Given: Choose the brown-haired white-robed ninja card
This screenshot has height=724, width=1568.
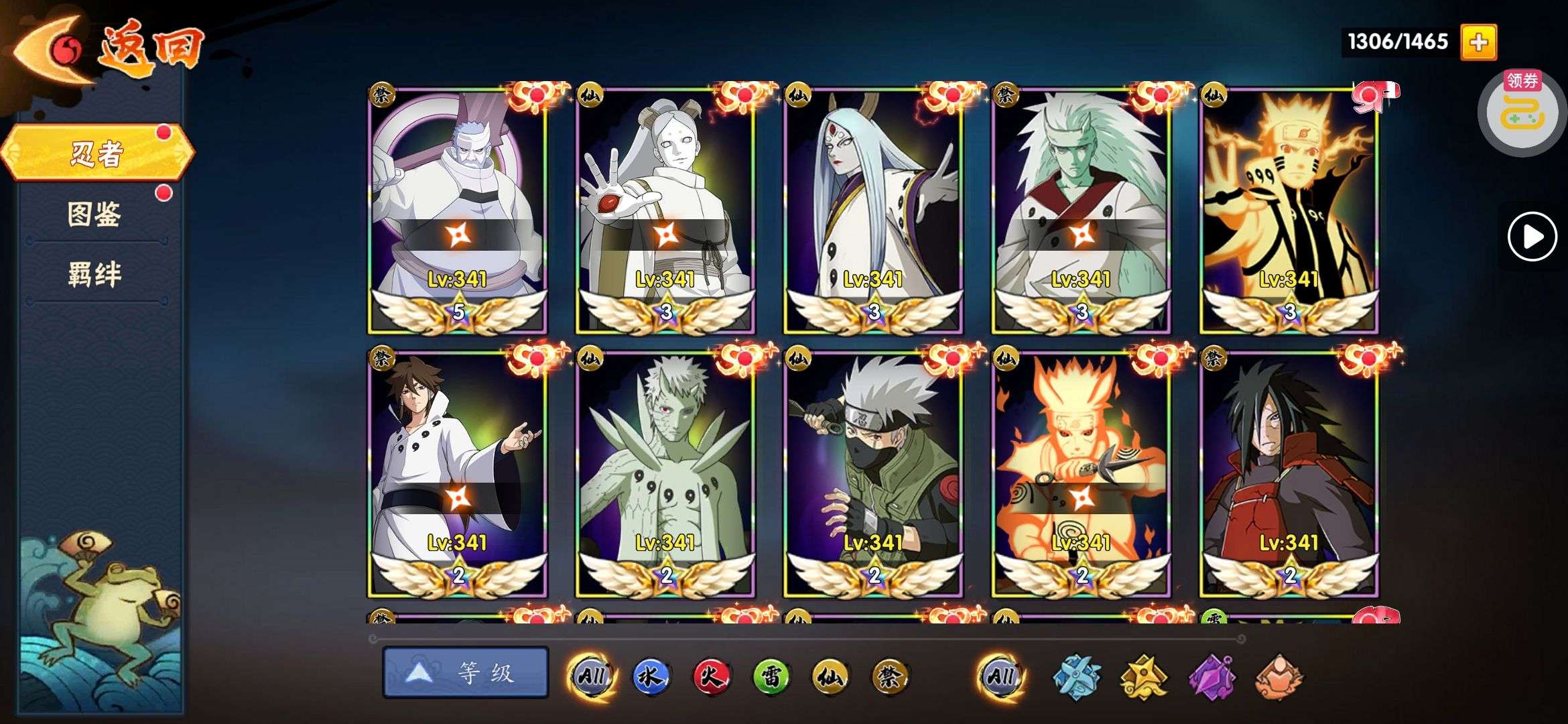Looking at the screenshot, I should coord(458,473).
